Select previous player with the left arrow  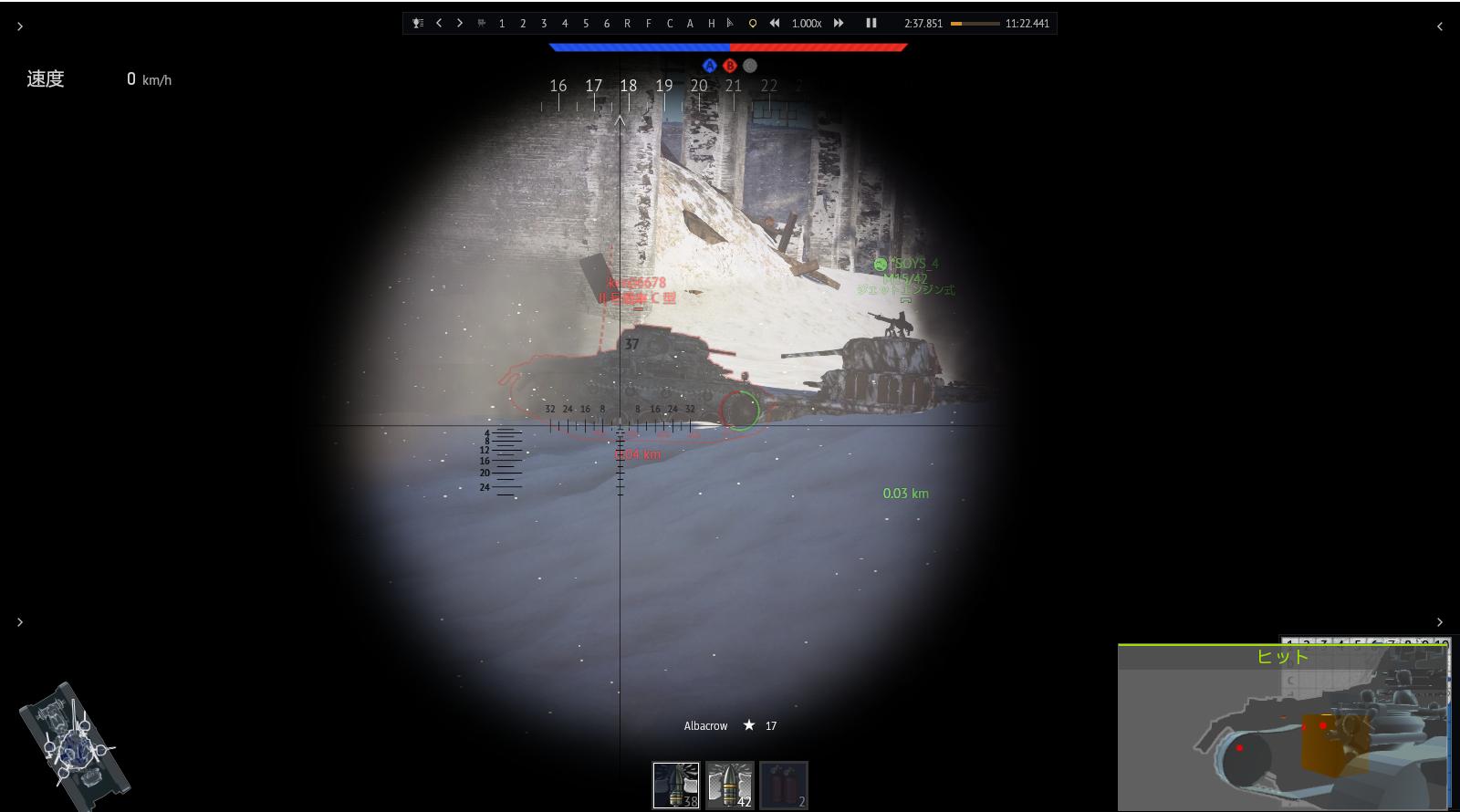pos(439,22)
